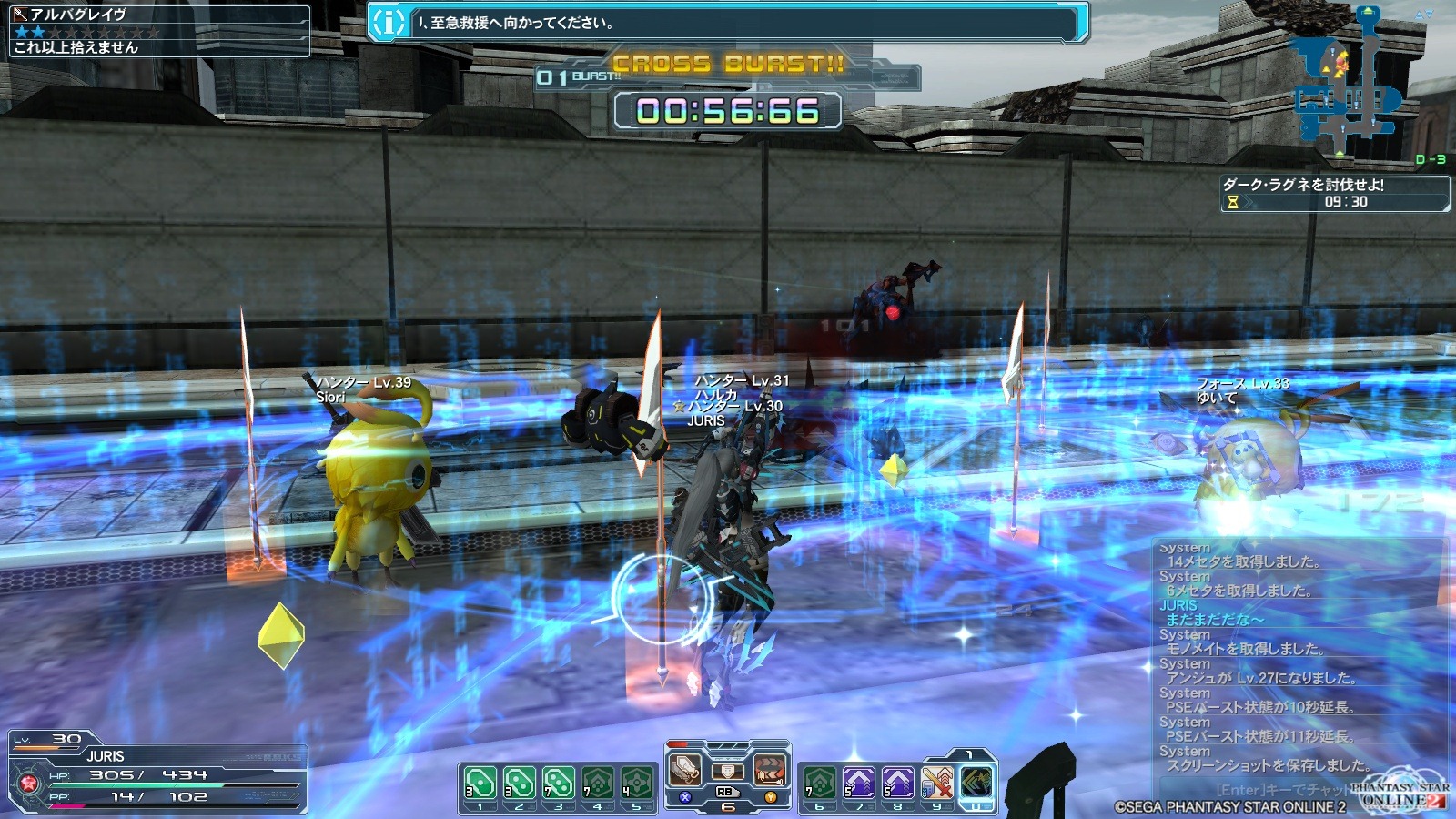Screen dimensions: 1456x819
Task: Click JURIS's character status panel
Action: (157, 773)
